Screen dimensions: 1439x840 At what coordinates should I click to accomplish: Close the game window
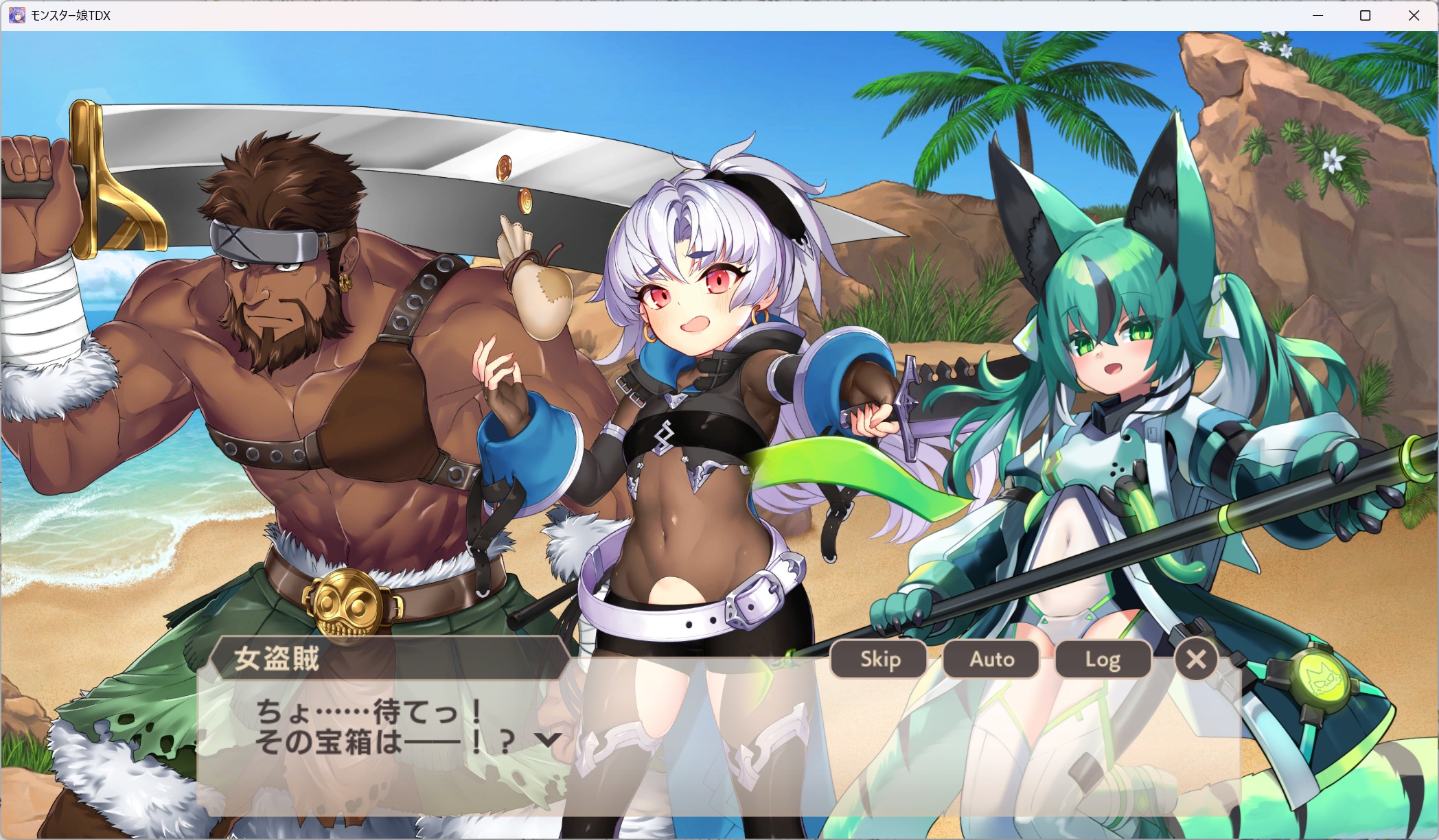tap(1414, 15)
